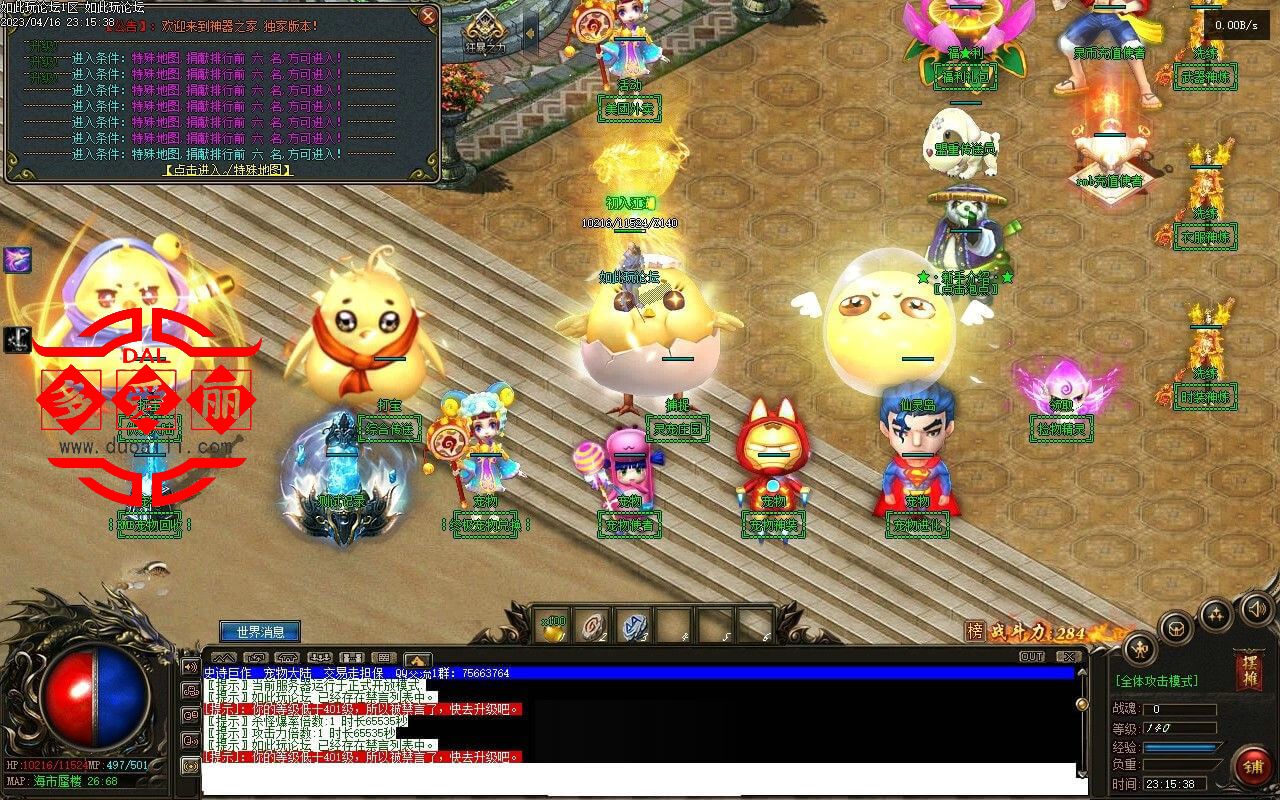Open the round character silhouette button

(1140, 649)
